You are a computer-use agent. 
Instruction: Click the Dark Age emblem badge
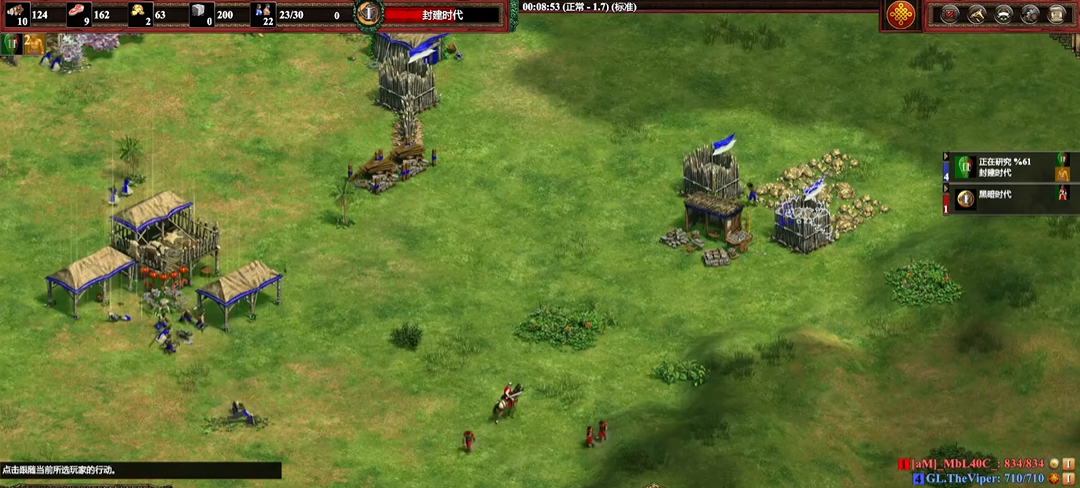[369, 13]
